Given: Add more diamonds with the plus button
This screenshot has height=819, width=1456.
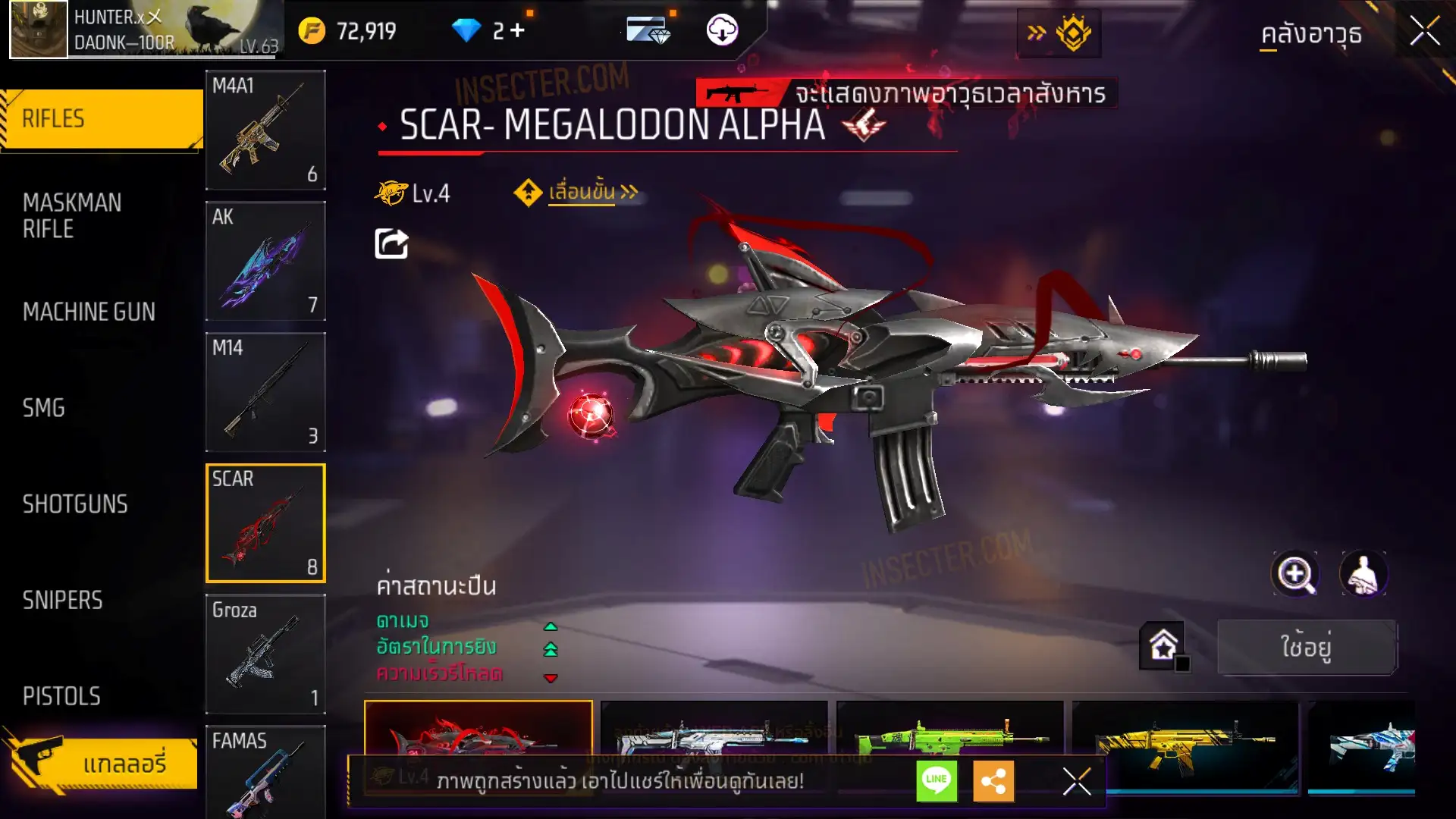Looking at the screenshot, I should click(x=517, y=30).
